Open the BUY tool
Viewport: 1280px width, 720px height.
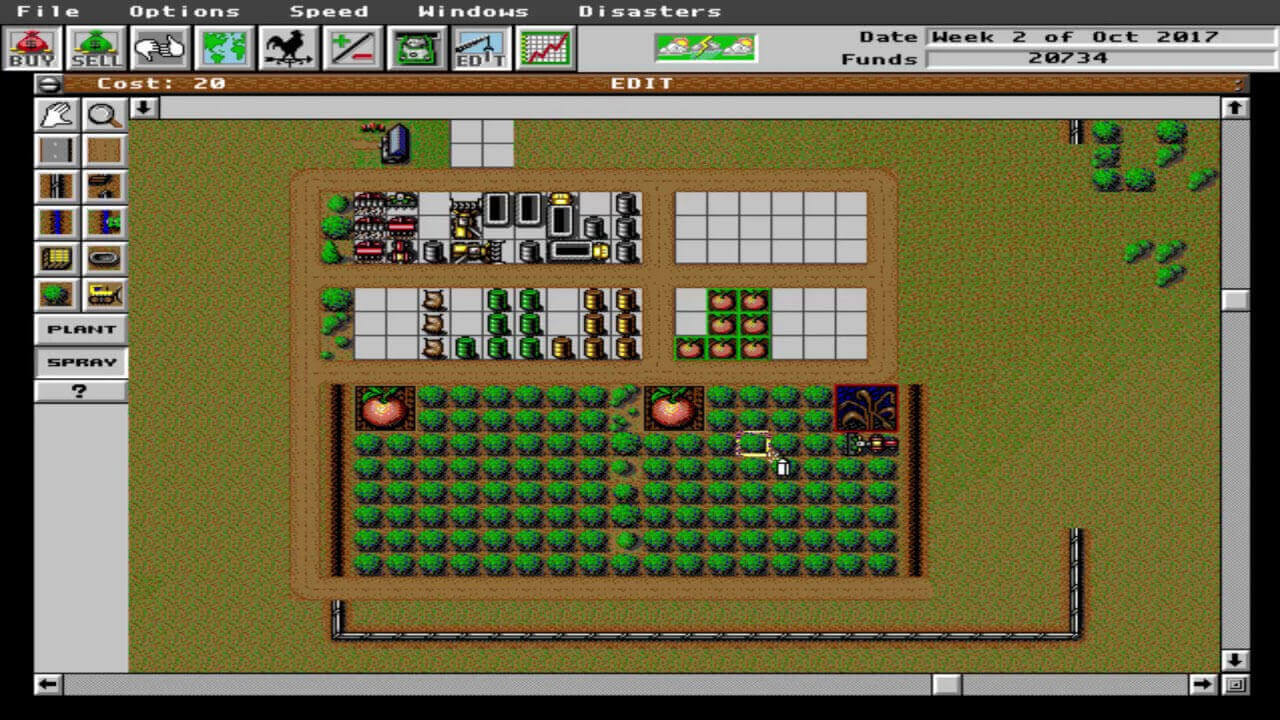33,48
